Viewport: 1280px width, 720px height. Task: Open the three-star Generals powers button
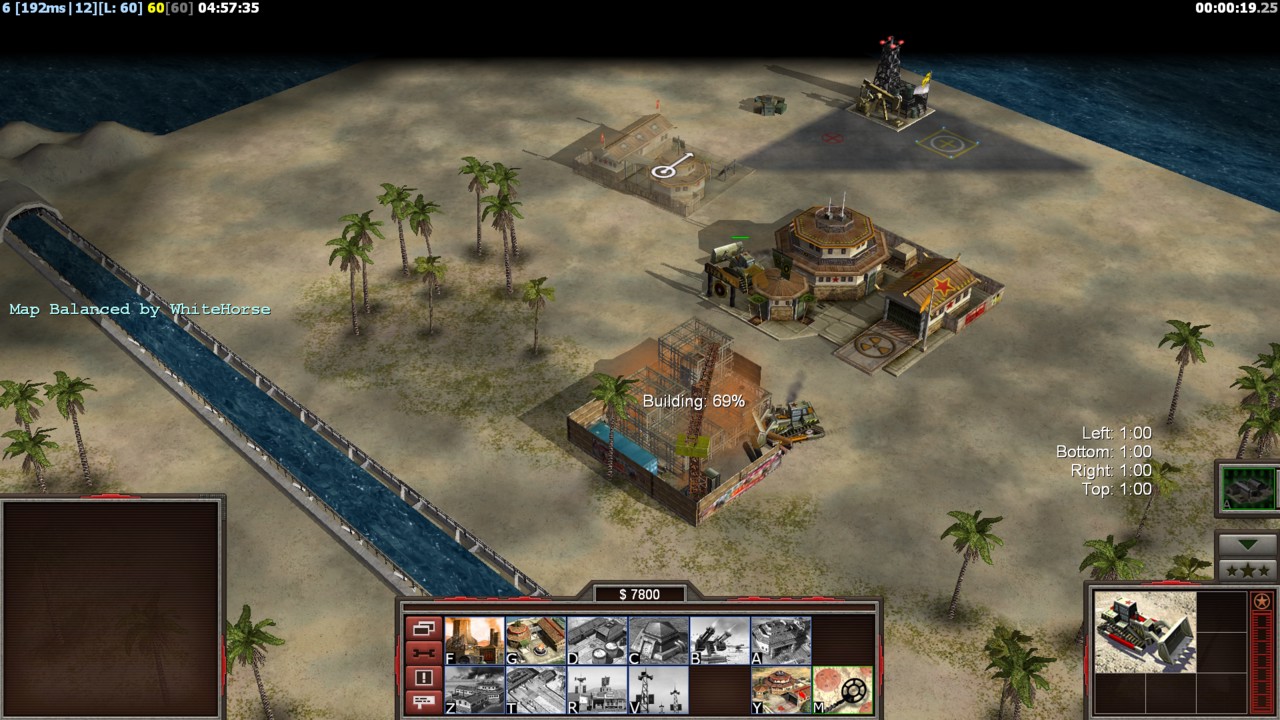(x=1247, y=570)
